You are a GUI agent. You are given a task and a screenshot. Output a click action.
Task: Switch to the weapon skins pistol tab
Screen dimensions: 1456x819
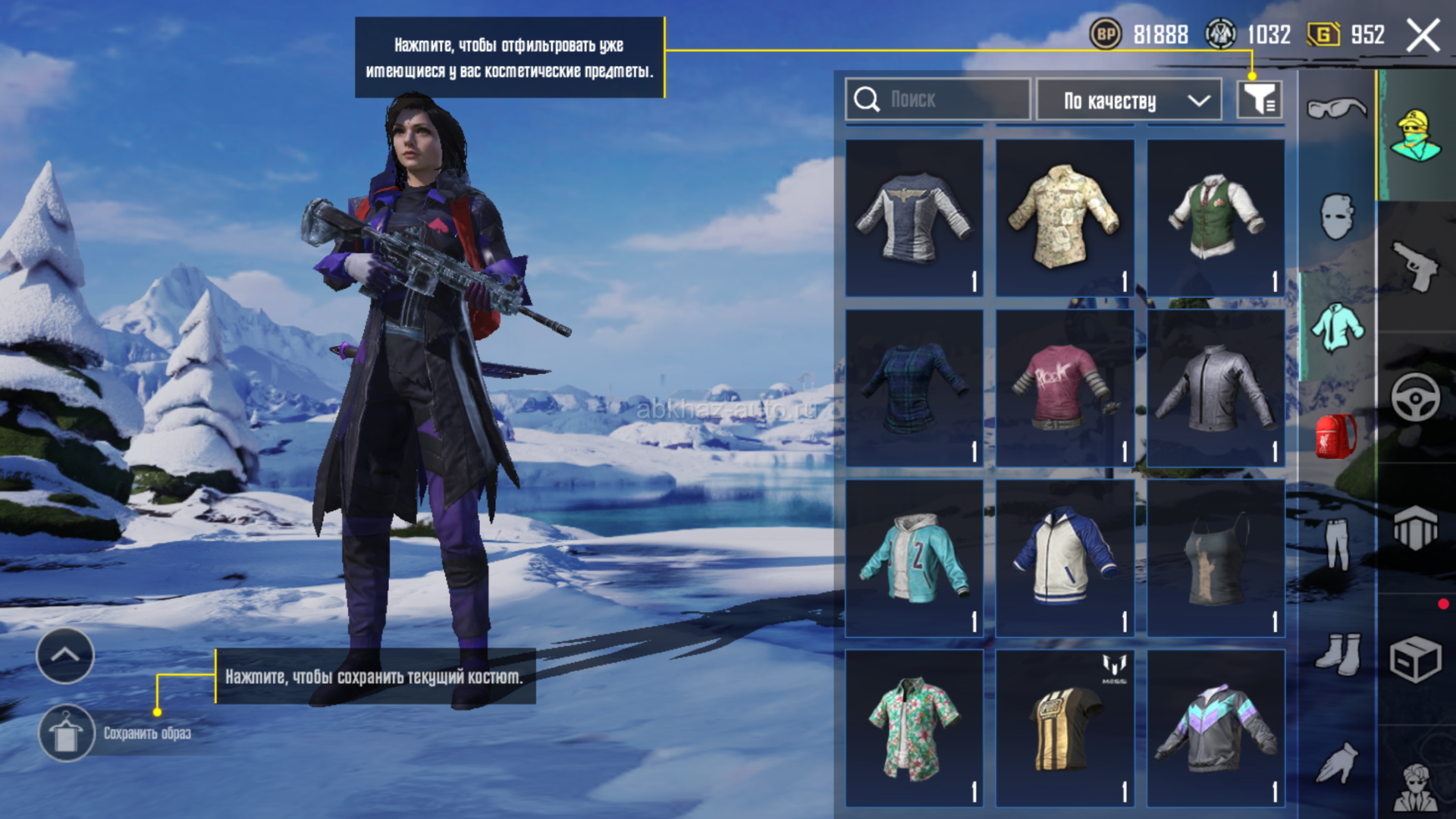(1415, 266)
